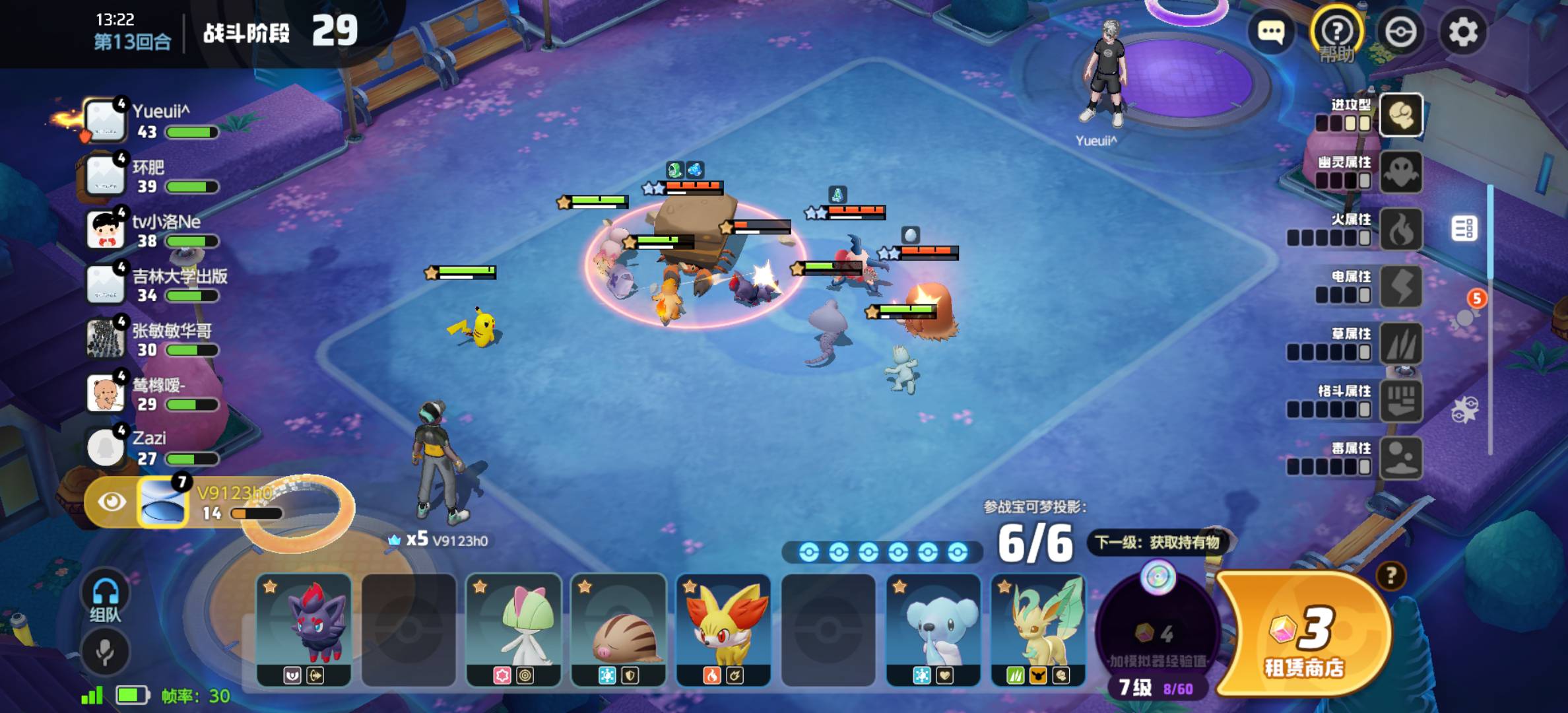The height and width of the screenshot is (713, 1568).
Task: Toggle the eye view button beside V9123h0
Action: (x=112, y=502)
